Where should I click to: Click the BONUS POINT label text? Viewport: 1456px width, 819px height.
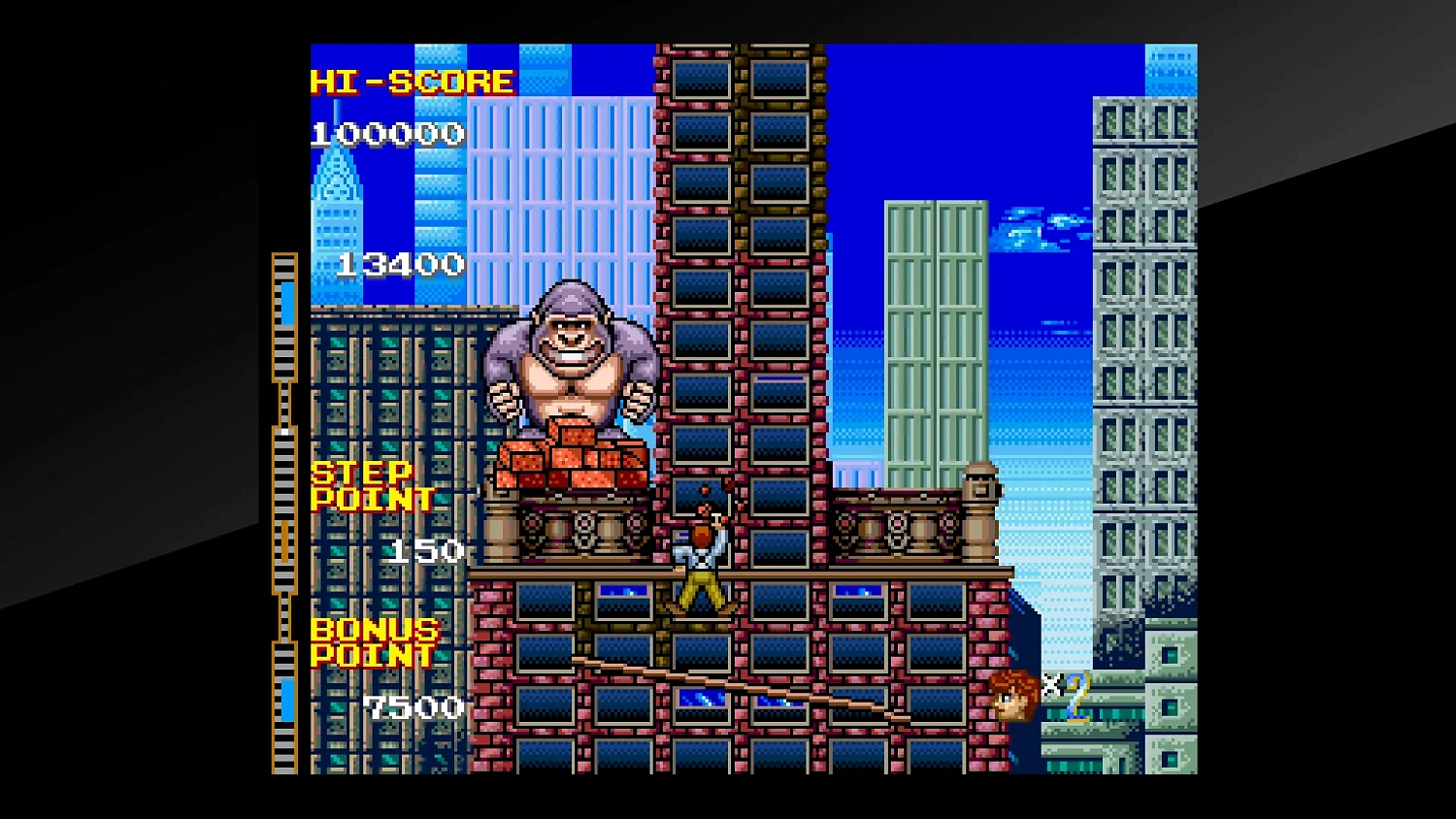click(374, 642)
